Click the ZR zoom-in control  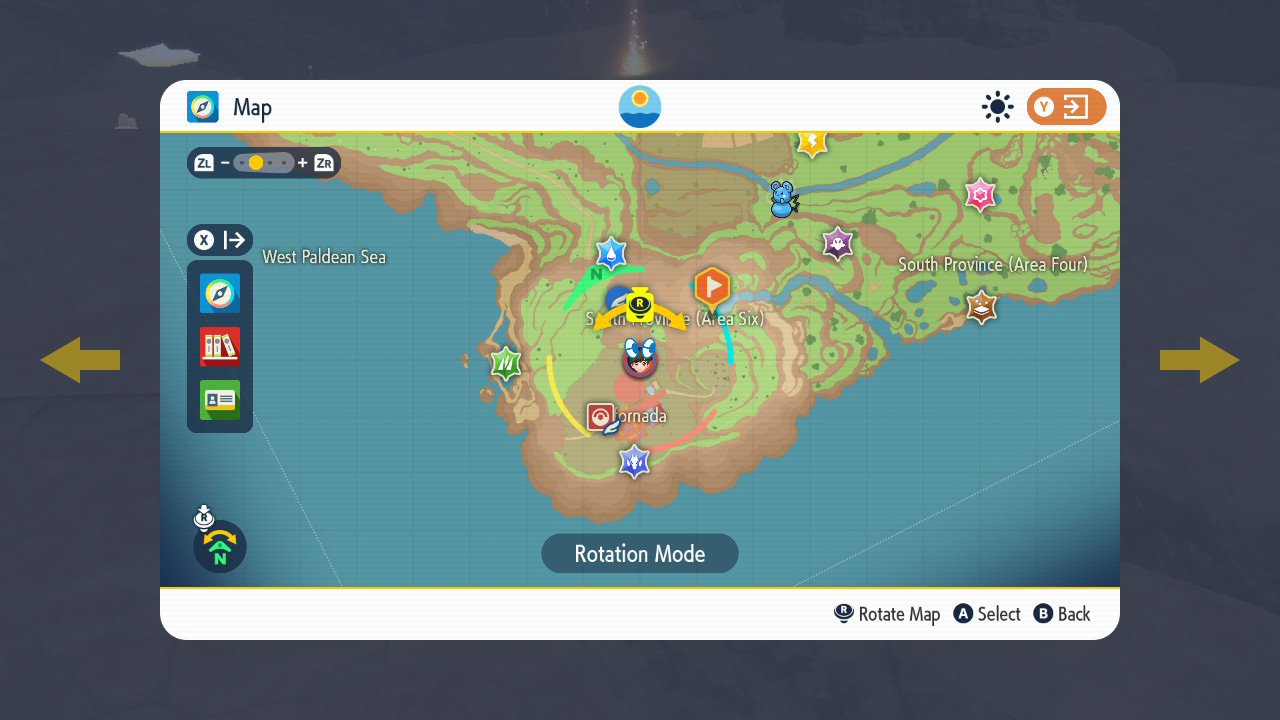[x=322, y=163]
